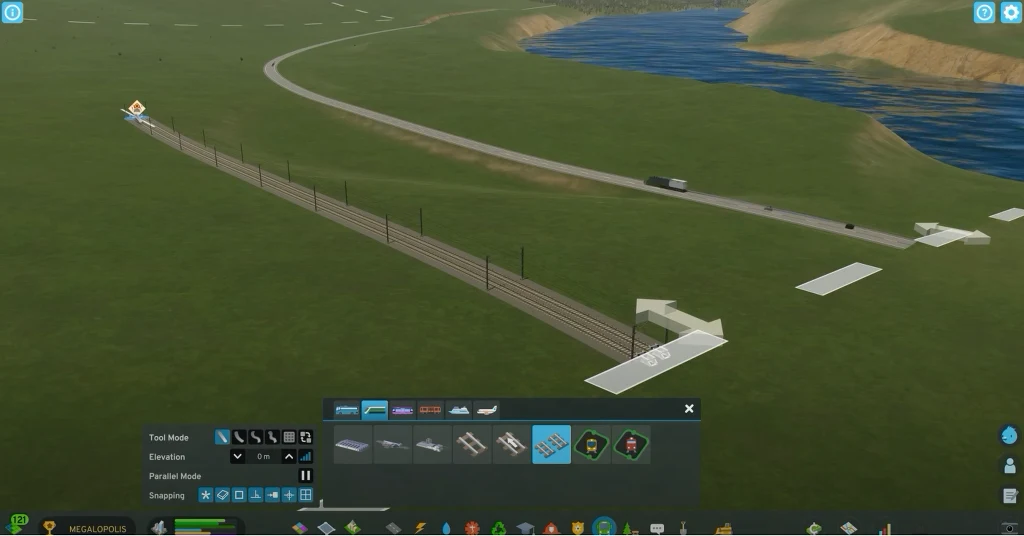Pick the red cargo train line tool
1024x536 pixels.
(631, 444)
